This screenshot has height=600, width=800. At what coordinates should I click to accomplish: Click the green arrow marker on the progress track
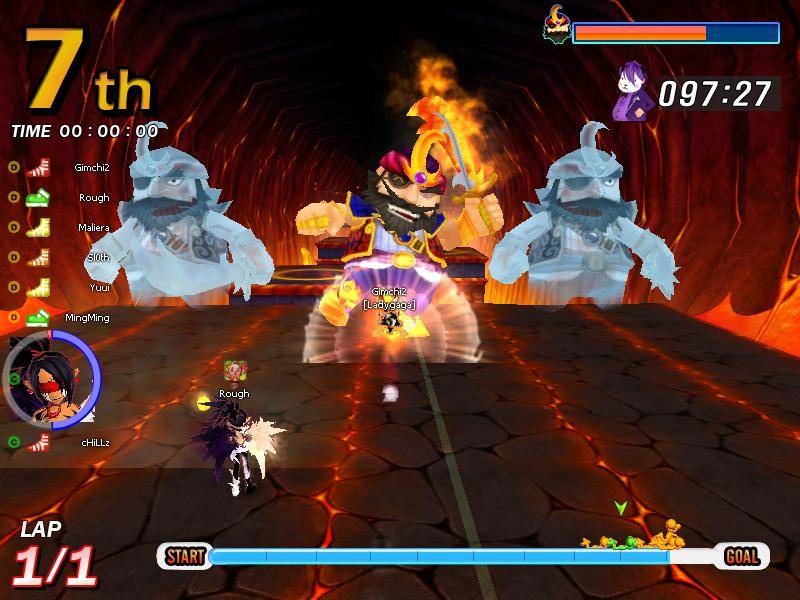pyautogui.click(x=621, y=508)
